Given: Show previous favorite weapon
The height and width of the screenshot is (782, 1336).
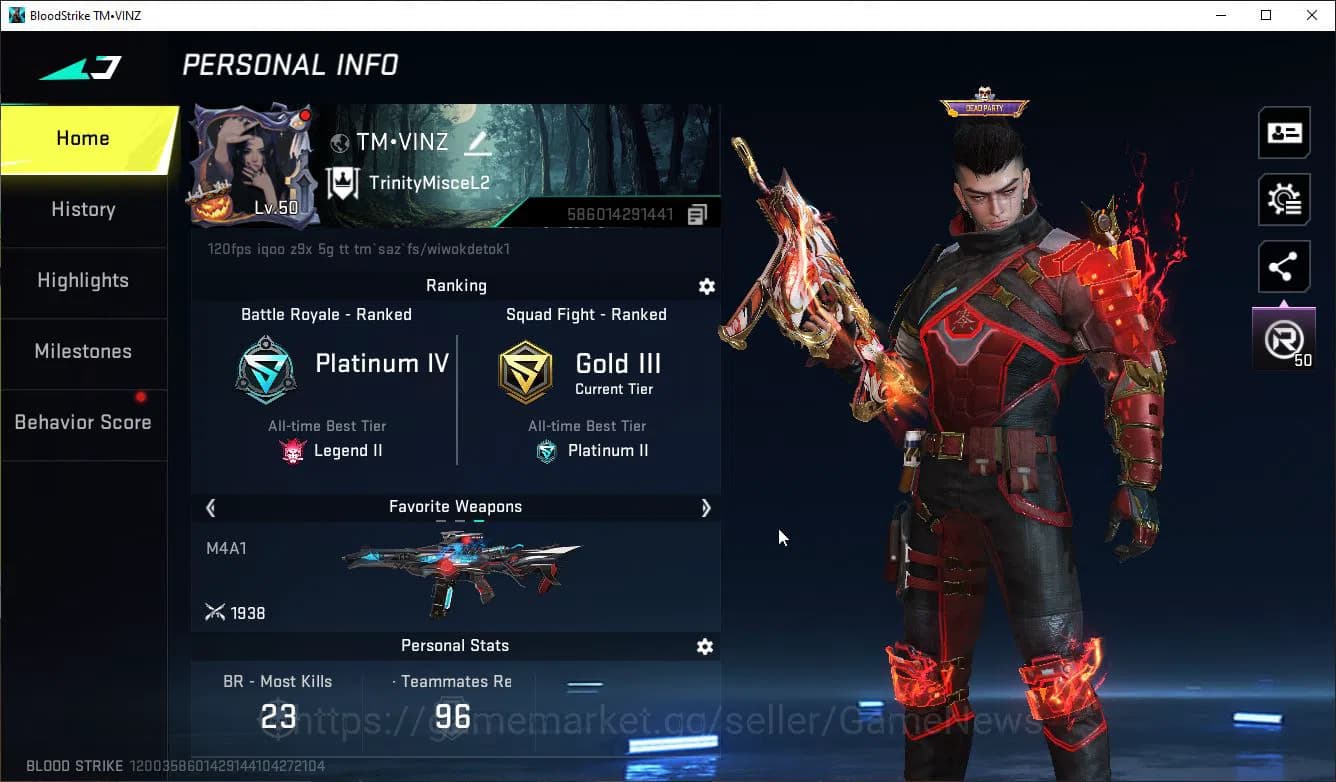Looking at the screenshot, I should [211, 508].
